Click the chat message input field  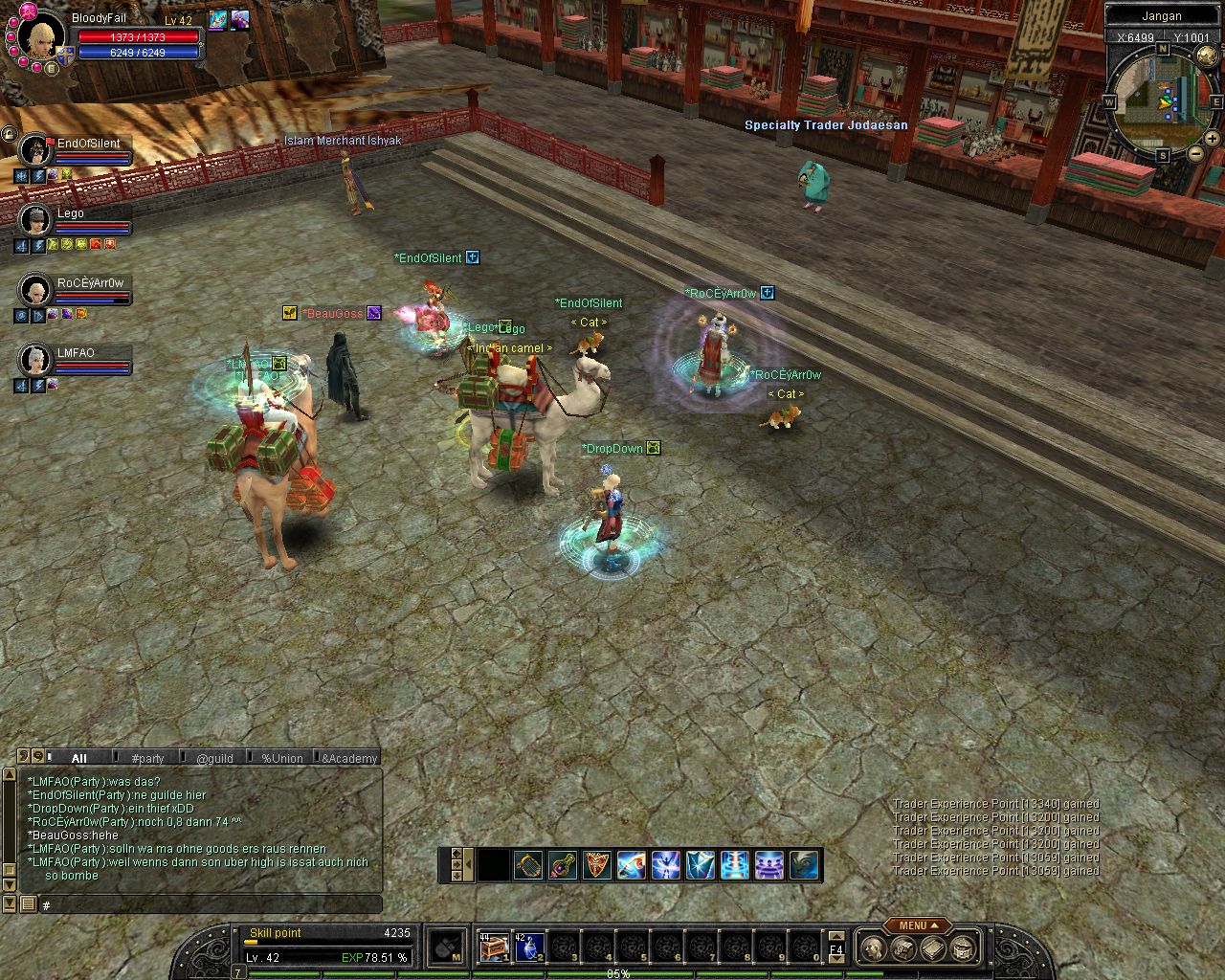[x=211, y=904]
